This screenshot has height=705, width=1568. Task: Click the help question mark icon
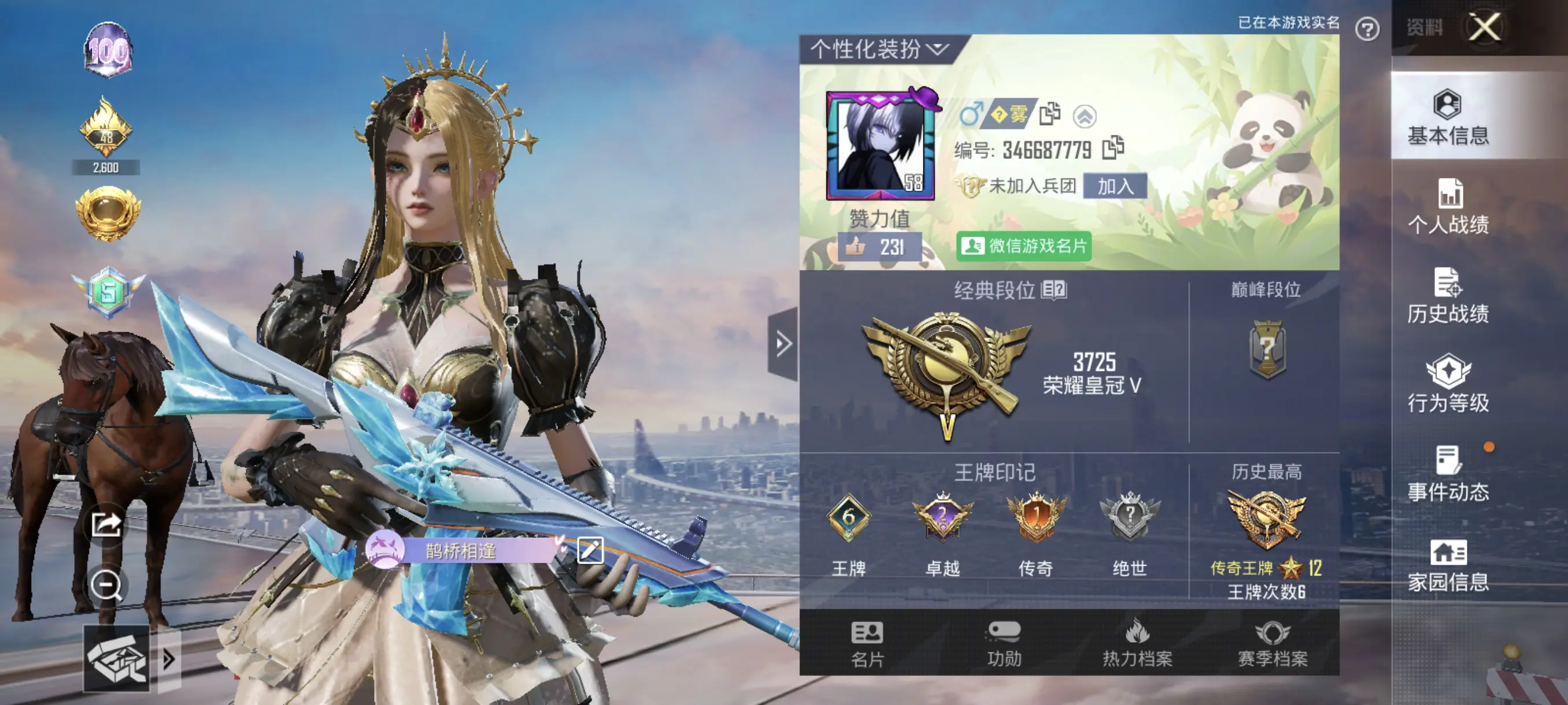tap(1367, 28)
